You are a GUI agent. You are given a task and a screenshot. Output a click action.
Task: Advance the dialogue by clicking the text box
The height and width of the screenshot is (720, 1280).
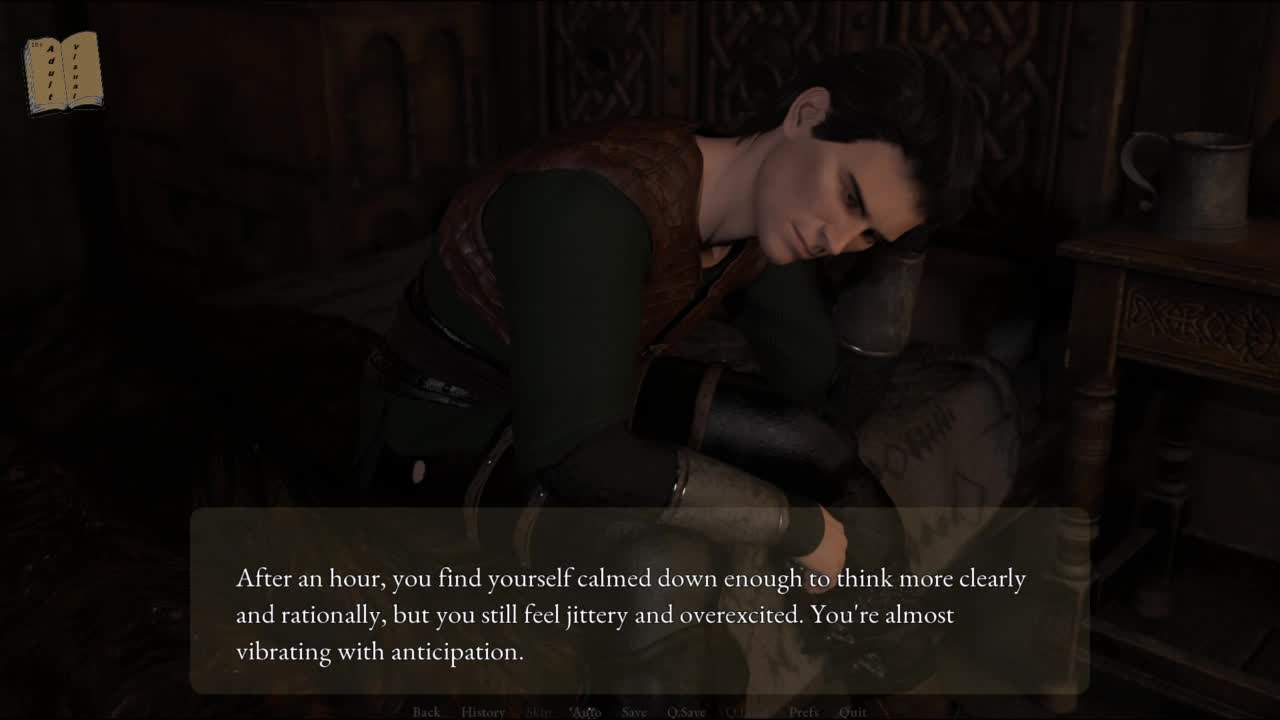(638, 600)
